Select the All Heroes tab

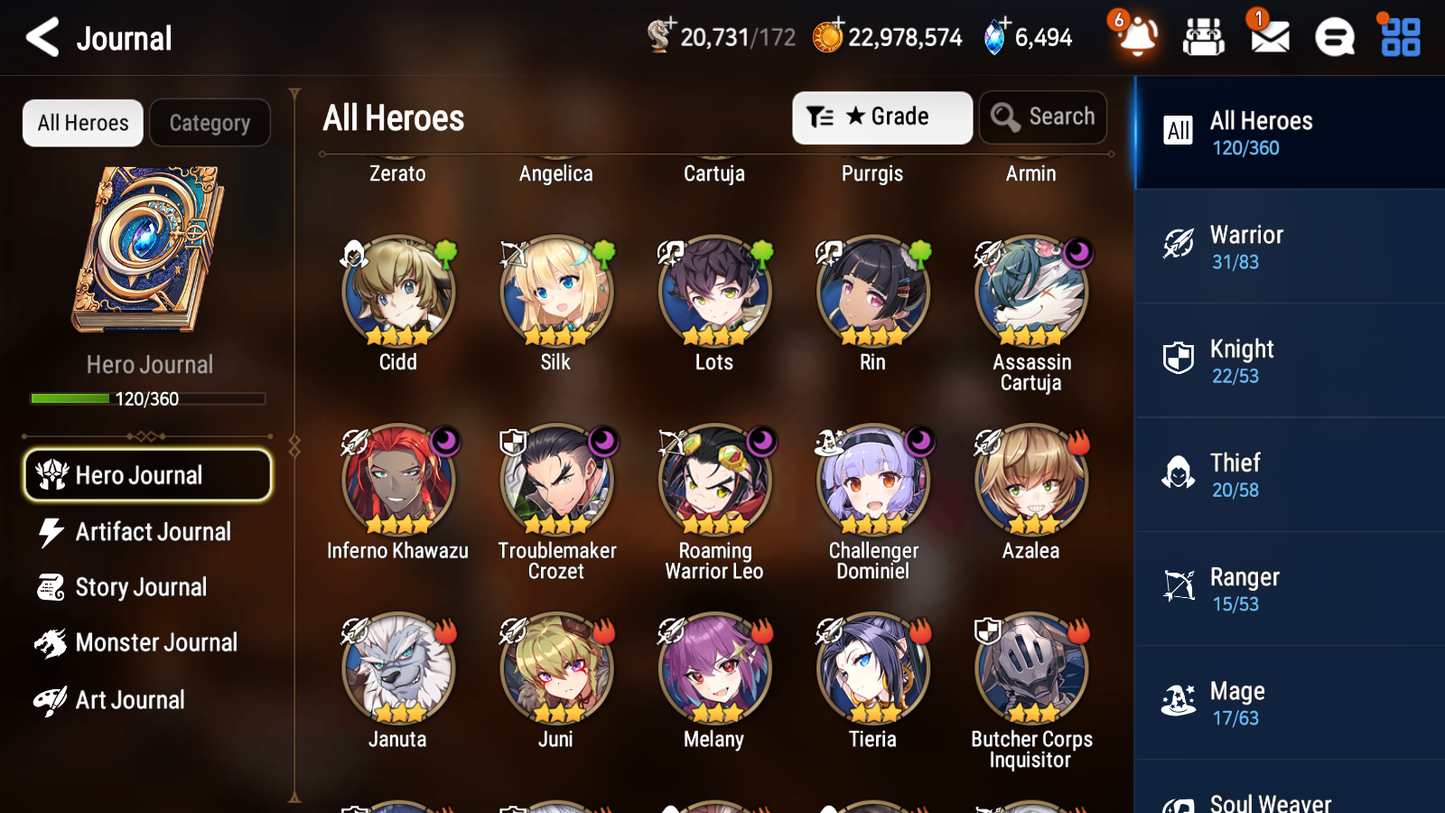point(82,122)
